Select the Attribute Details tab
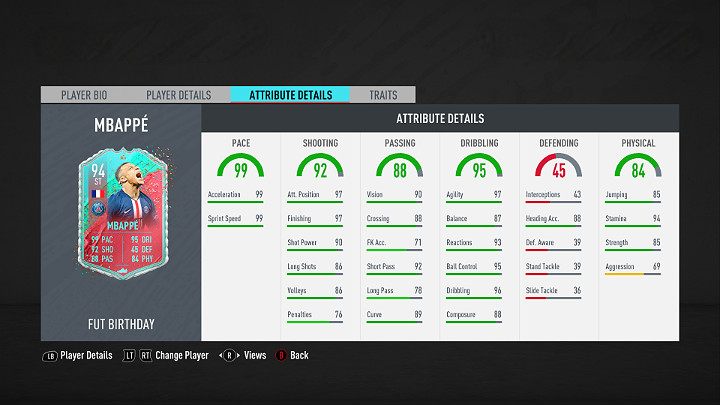The width and height of the screenshot is (720, 405). (289, 95)
